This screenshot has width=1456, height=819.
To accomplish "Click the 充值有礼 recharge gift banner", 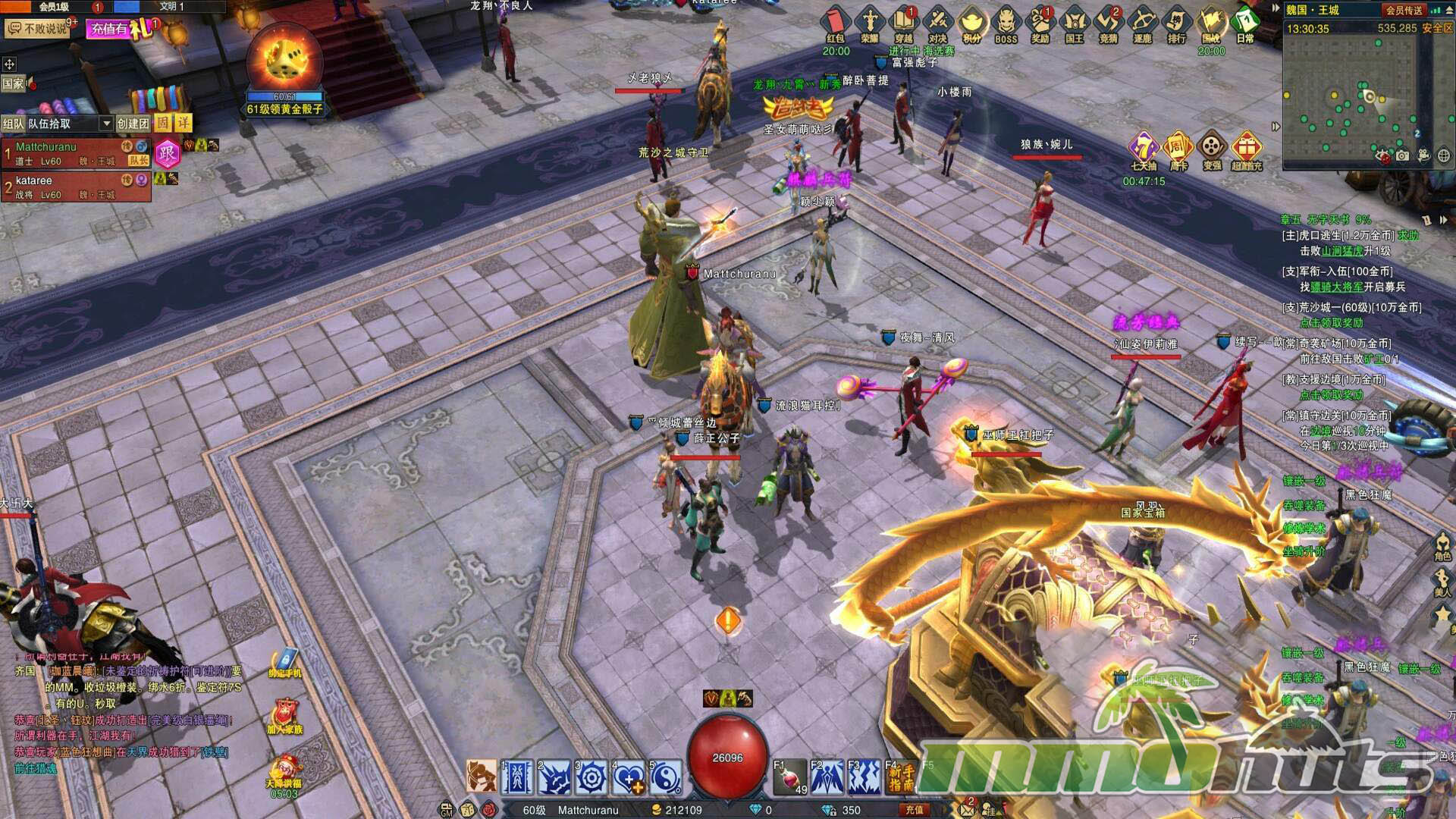I will point(121,29).
